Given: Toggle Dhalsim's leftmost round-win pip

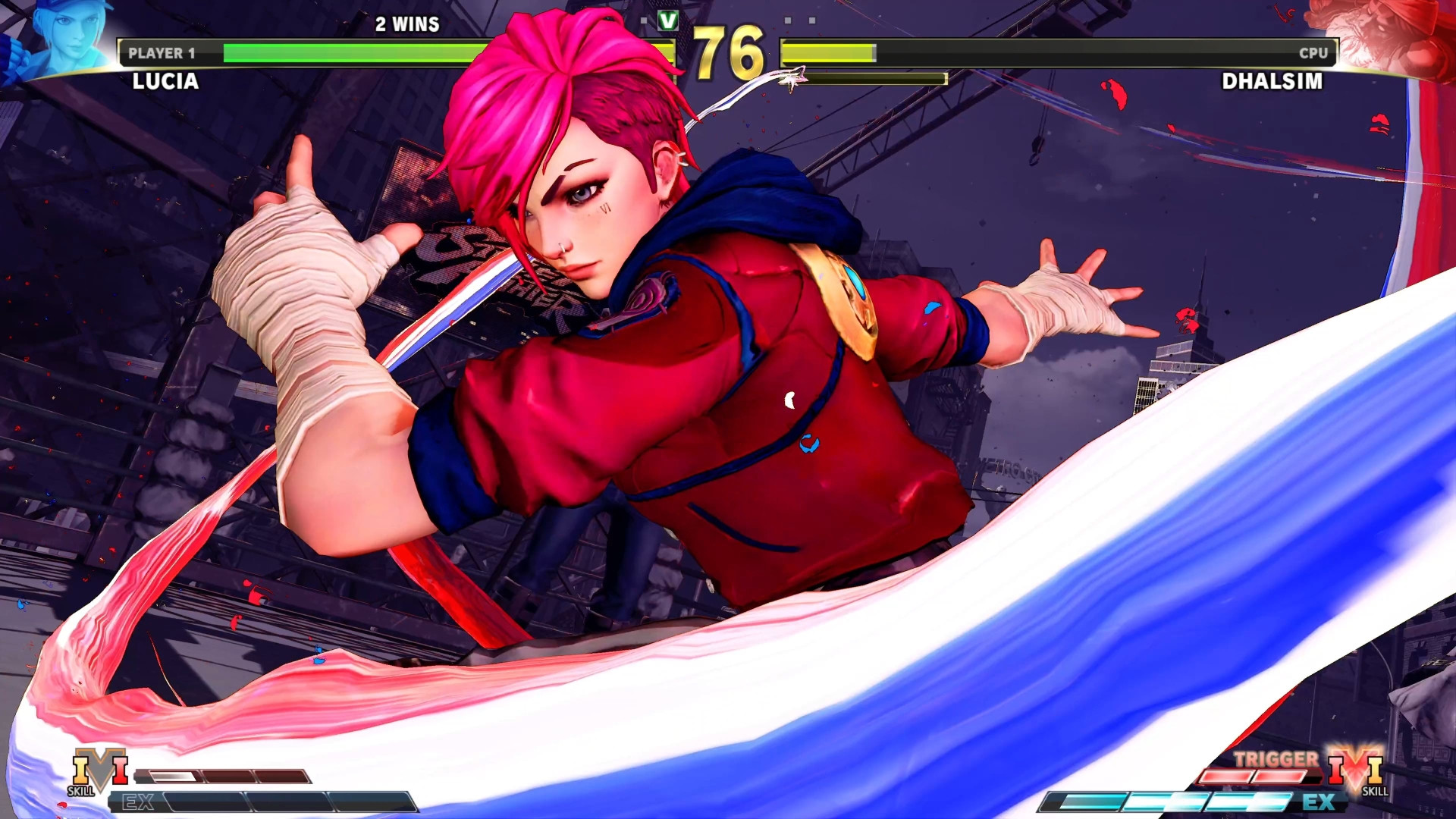Looking at the screenshot, I should coord(789,20).
